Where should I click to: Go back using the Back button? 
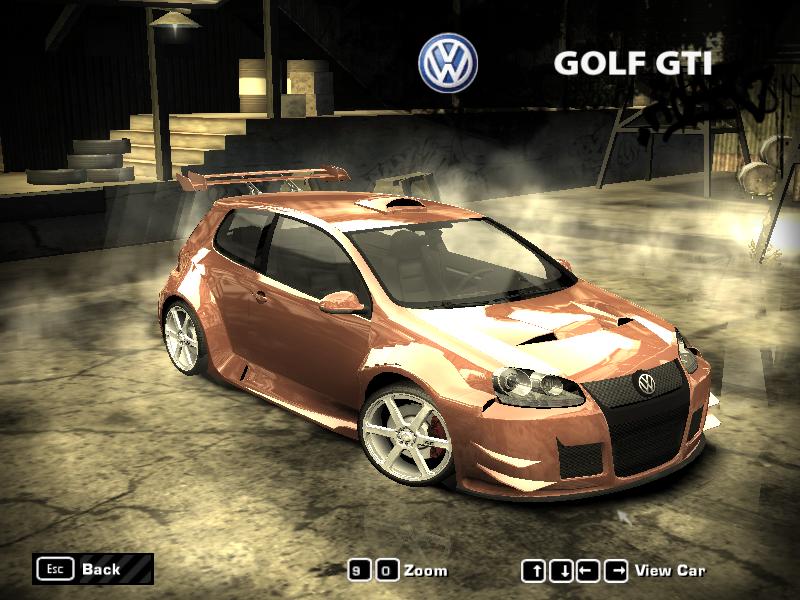click(92, 569)
